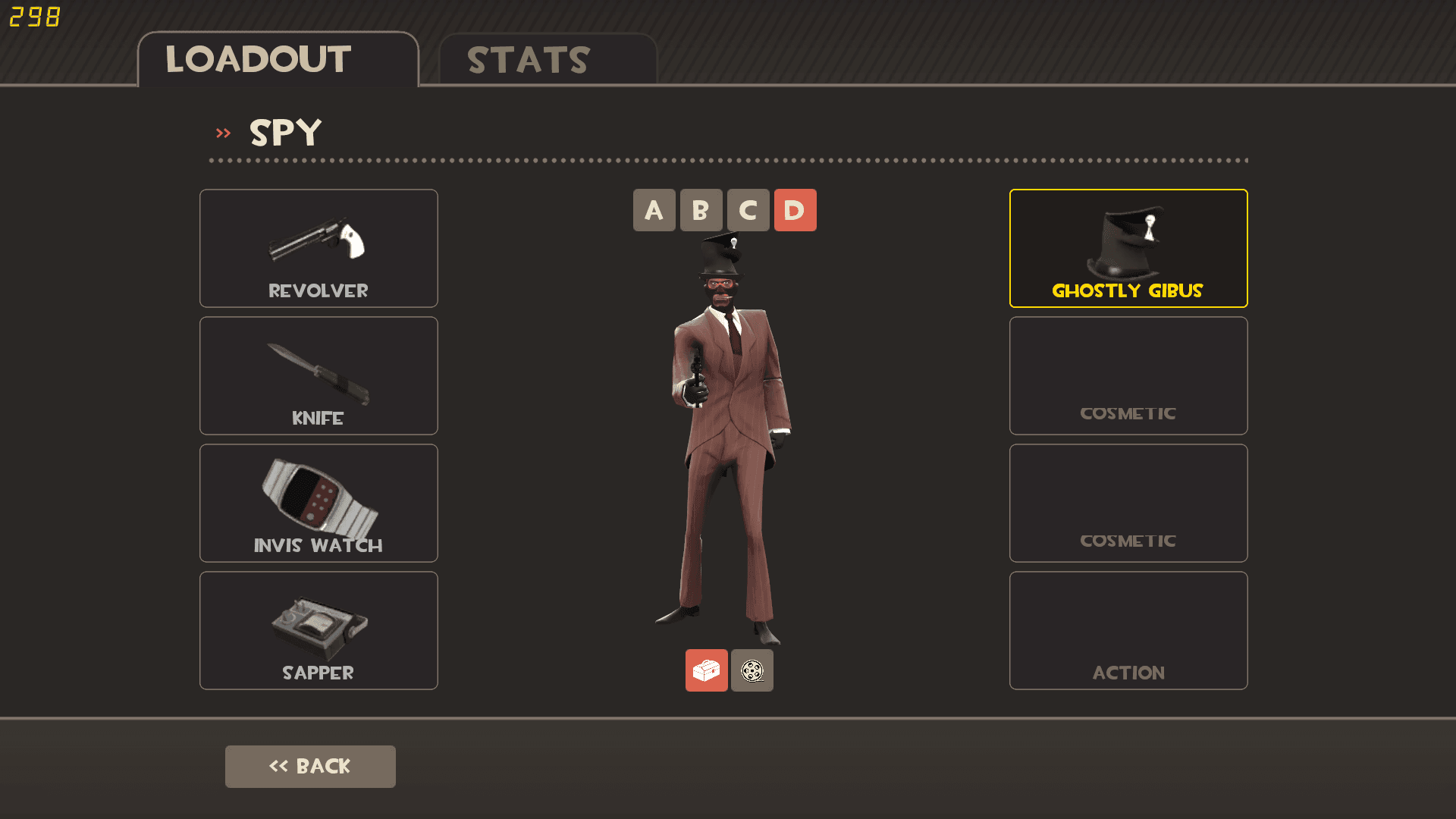The image size is (1456, 819).
Task: Switch to loadout preset C
Action: 748,210
